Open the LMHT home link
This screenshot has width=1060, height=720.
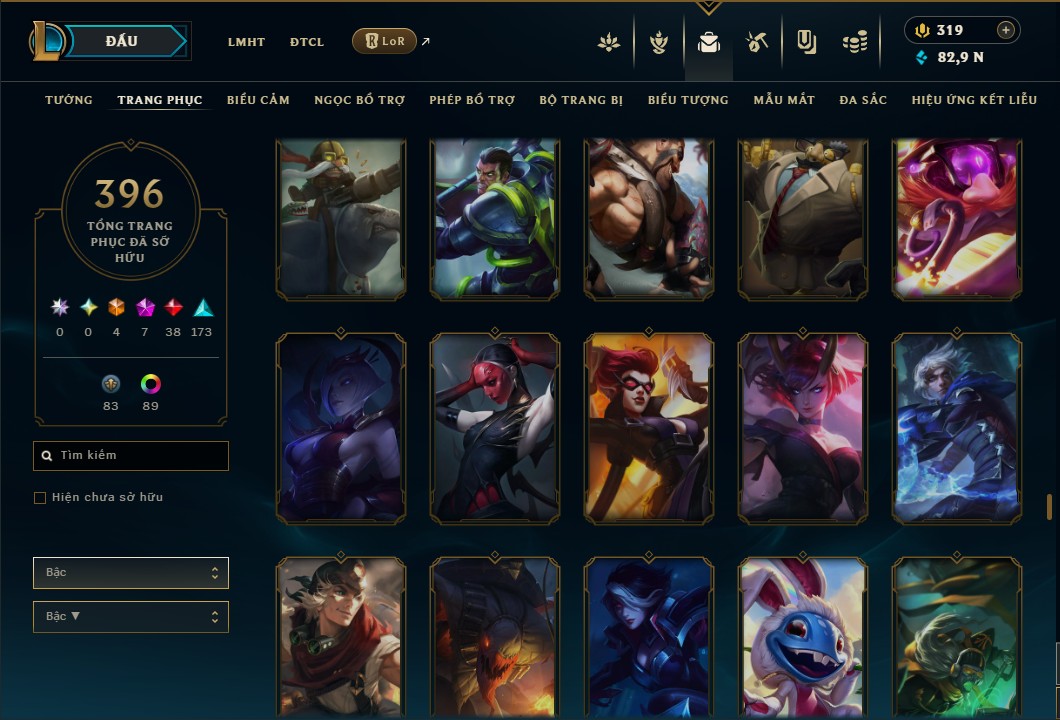(246, 42)
